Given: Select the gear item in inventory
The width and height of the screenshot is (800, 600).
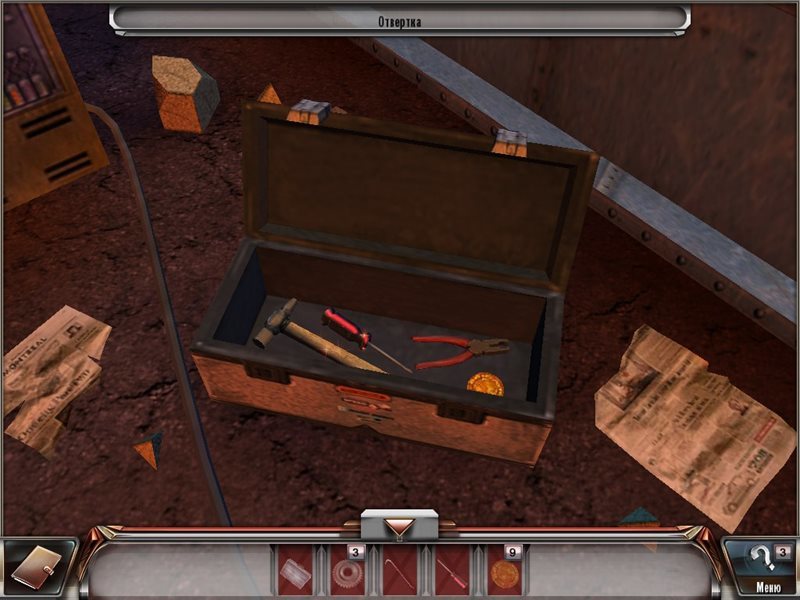Looking at the screenshot, I should [x=347, y=573].
